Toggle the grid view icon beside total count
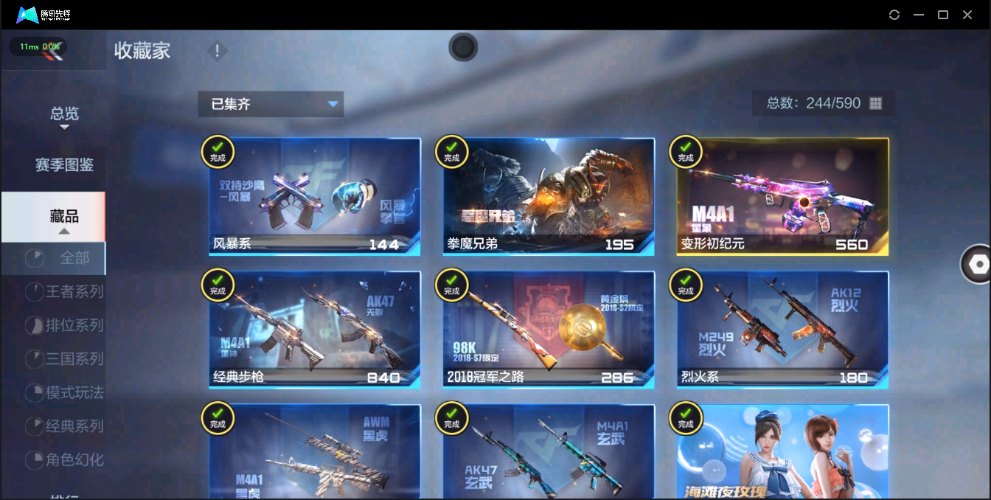 [x=876, y=104]
